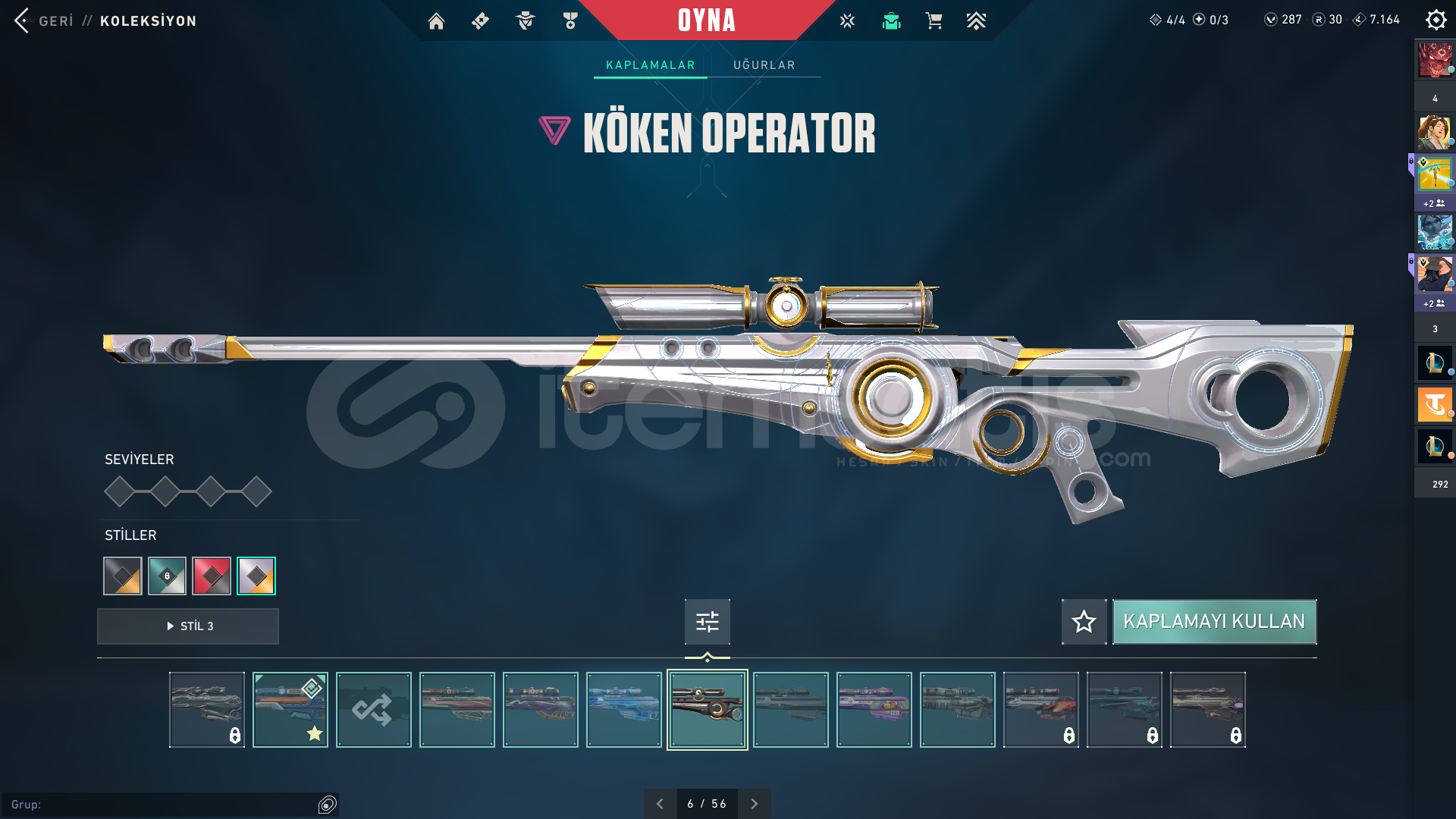Choose the teal locked style swatch
Screen dimensions: 1456x819
point(167,576)
